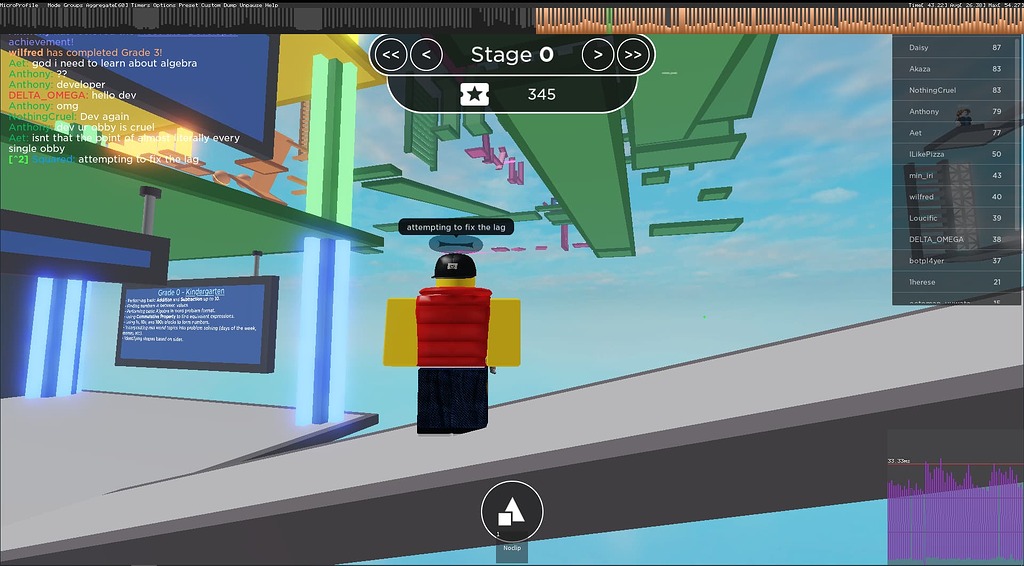Open the MicroProfile Timers menu
Image resolution: width=1024 pixels, height=566 pixels.
point(137,4)
